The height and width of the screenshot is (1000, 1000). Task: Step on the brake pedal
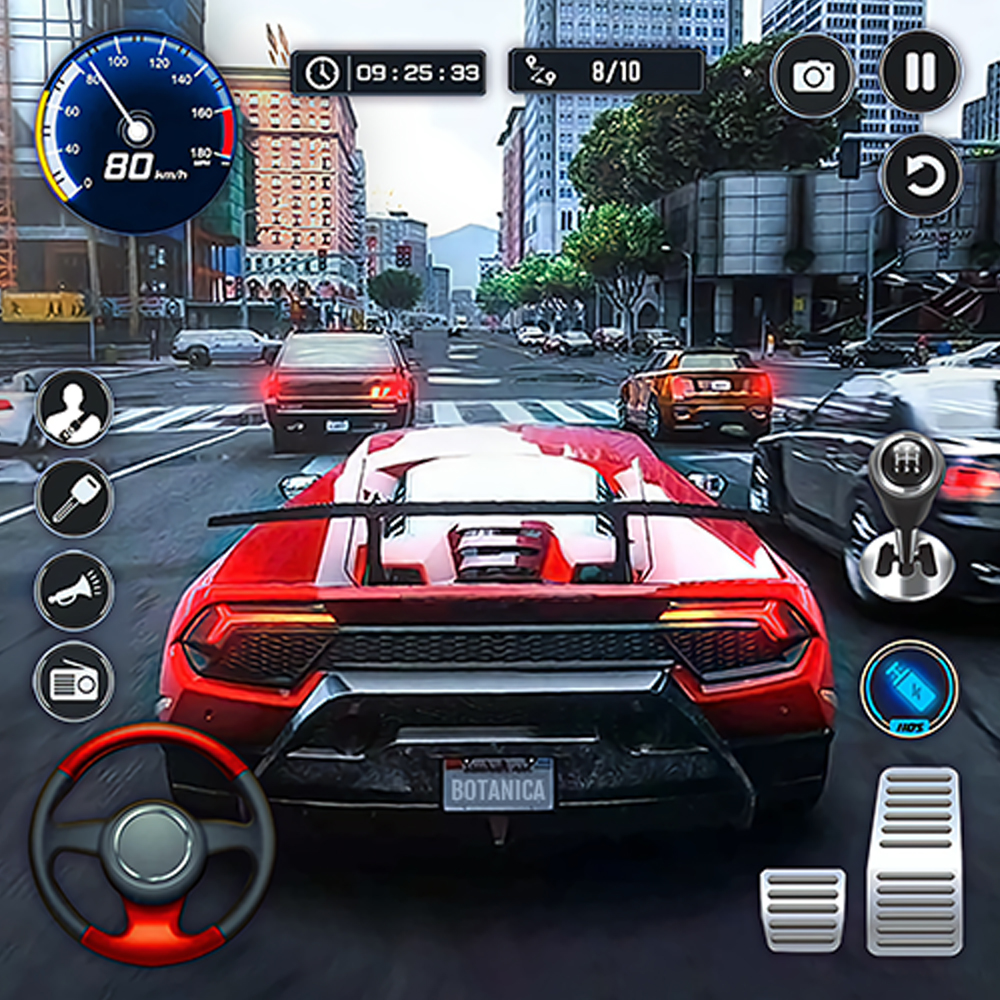pos(802,909)
